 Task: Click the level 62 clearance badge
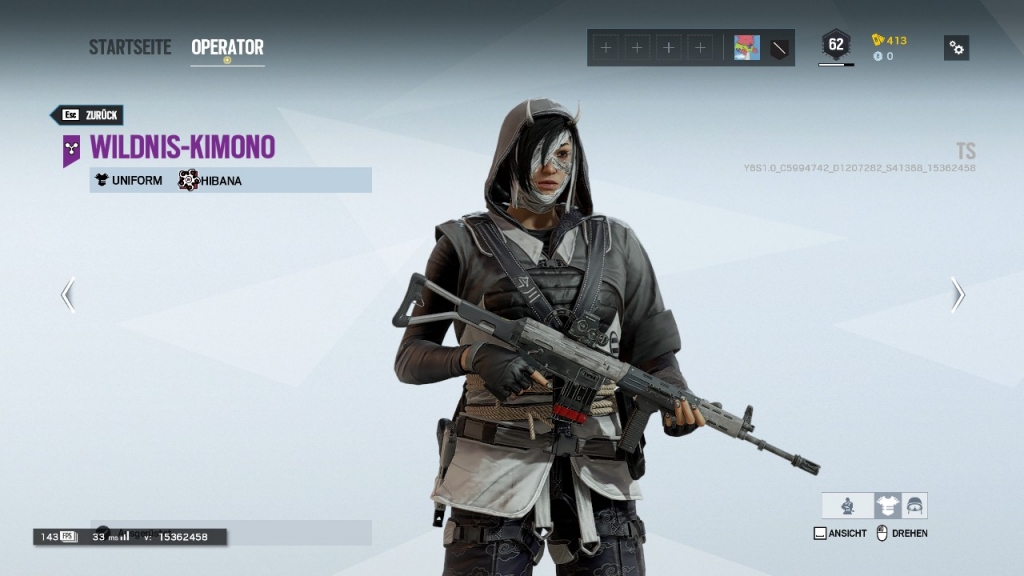pyautogui.click(x=836, y=45)
